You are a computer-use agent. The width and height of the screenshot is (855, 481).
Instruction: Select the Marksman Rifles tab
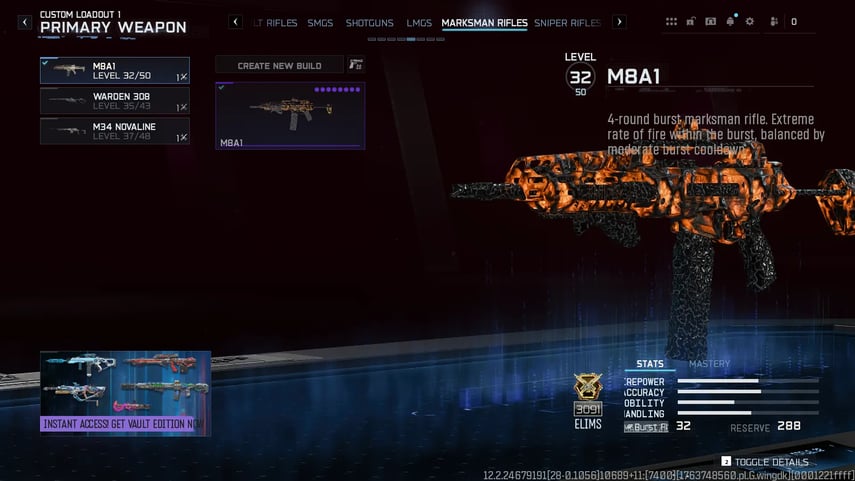coord(484,22)
